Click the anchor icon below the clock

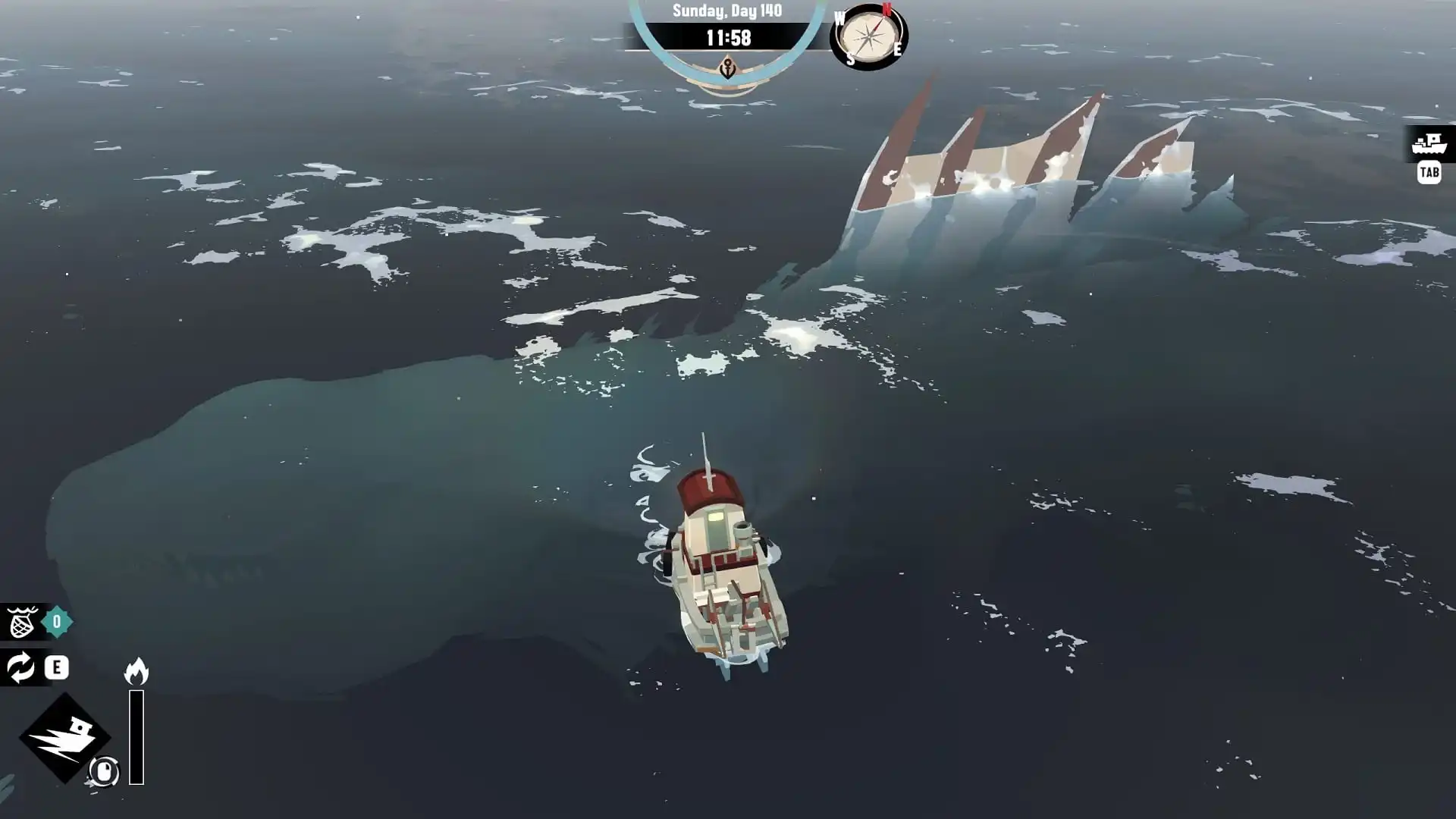point(728,65)
